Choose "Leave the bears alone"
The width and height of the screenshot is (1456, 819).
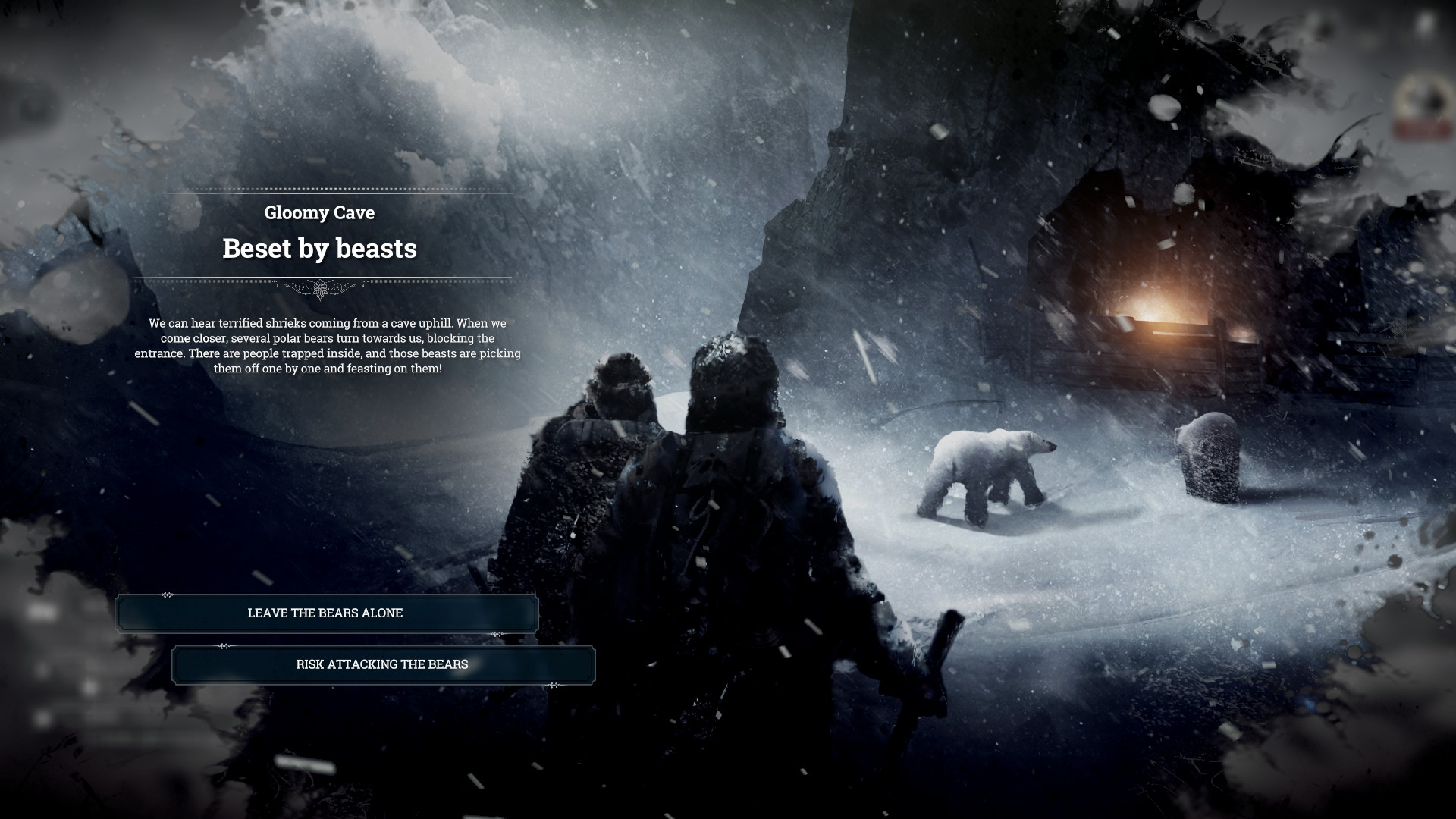pos(326,613)
